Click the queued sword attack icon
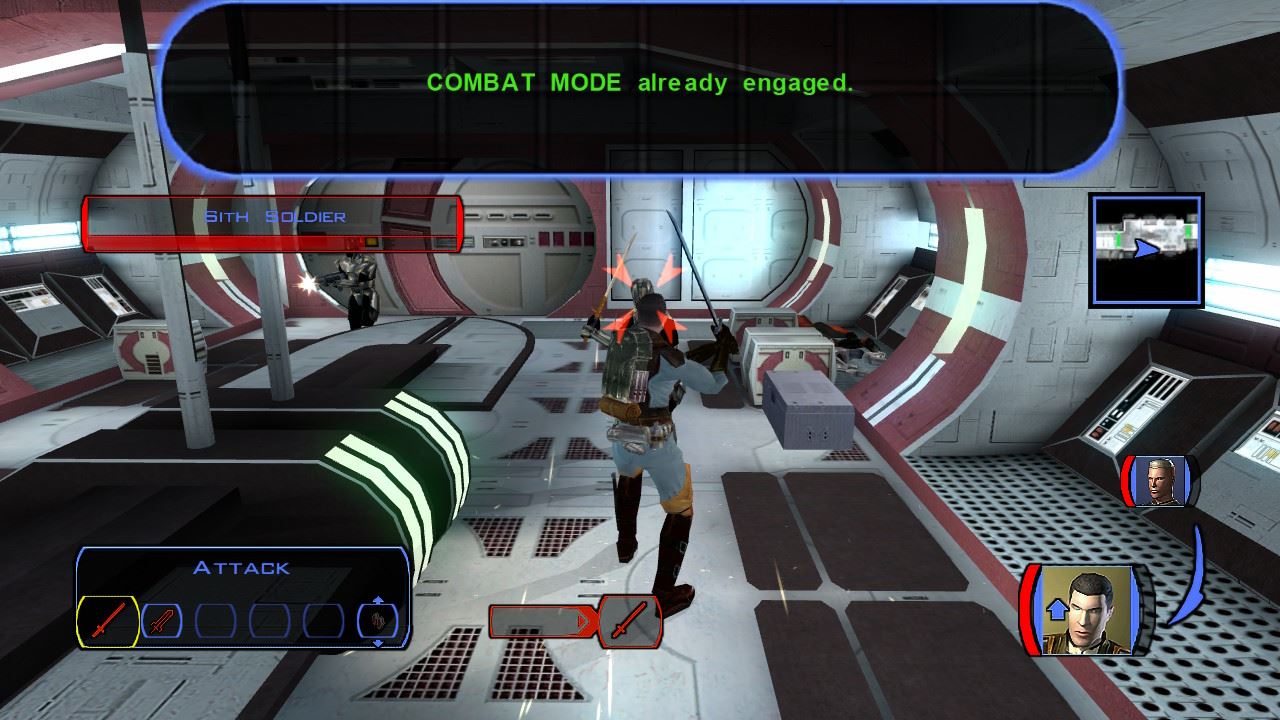1280x720 pixels. click(630, 622)
